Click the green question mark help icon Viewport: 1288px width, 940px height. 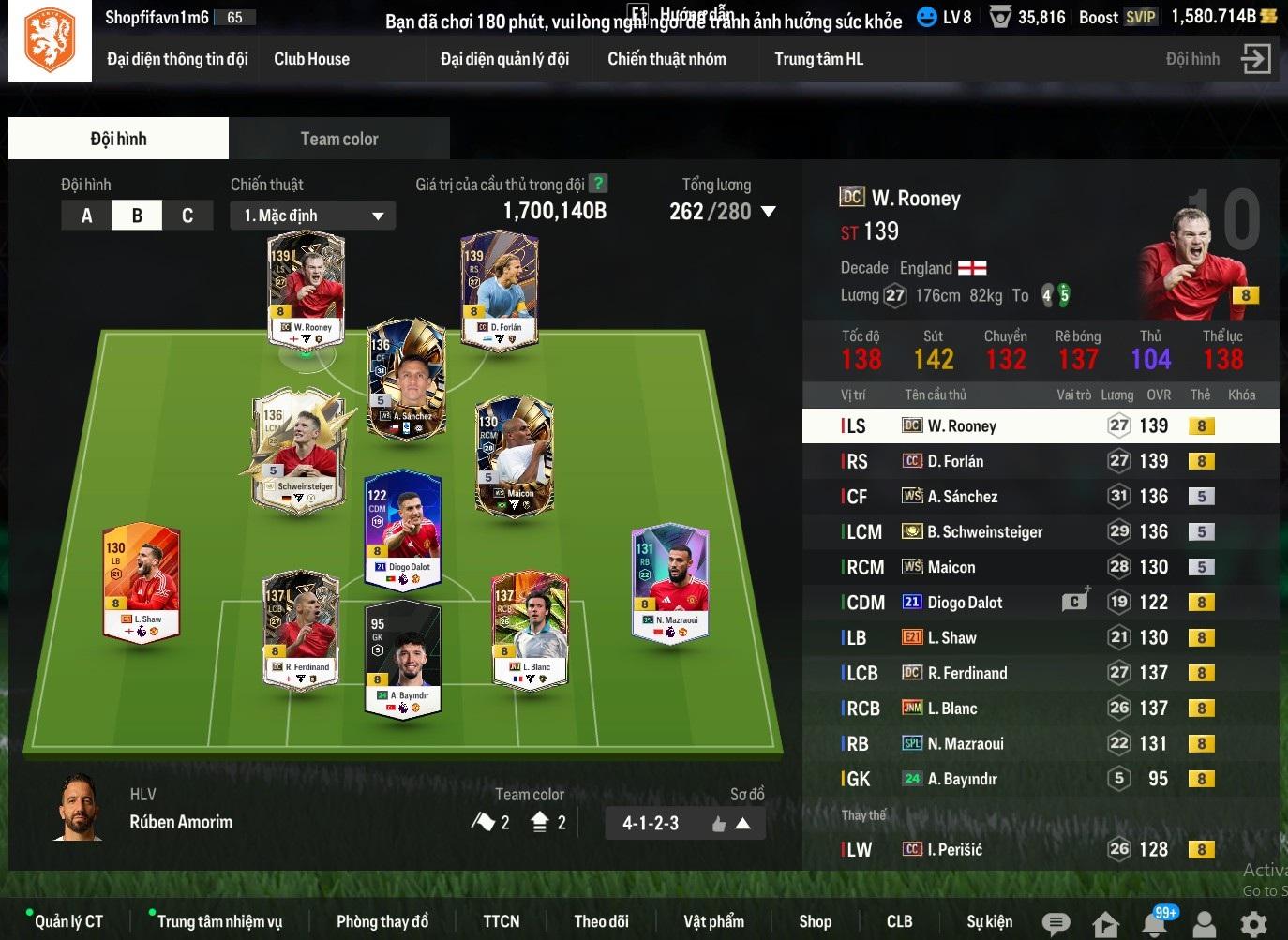tap(597, 185)
